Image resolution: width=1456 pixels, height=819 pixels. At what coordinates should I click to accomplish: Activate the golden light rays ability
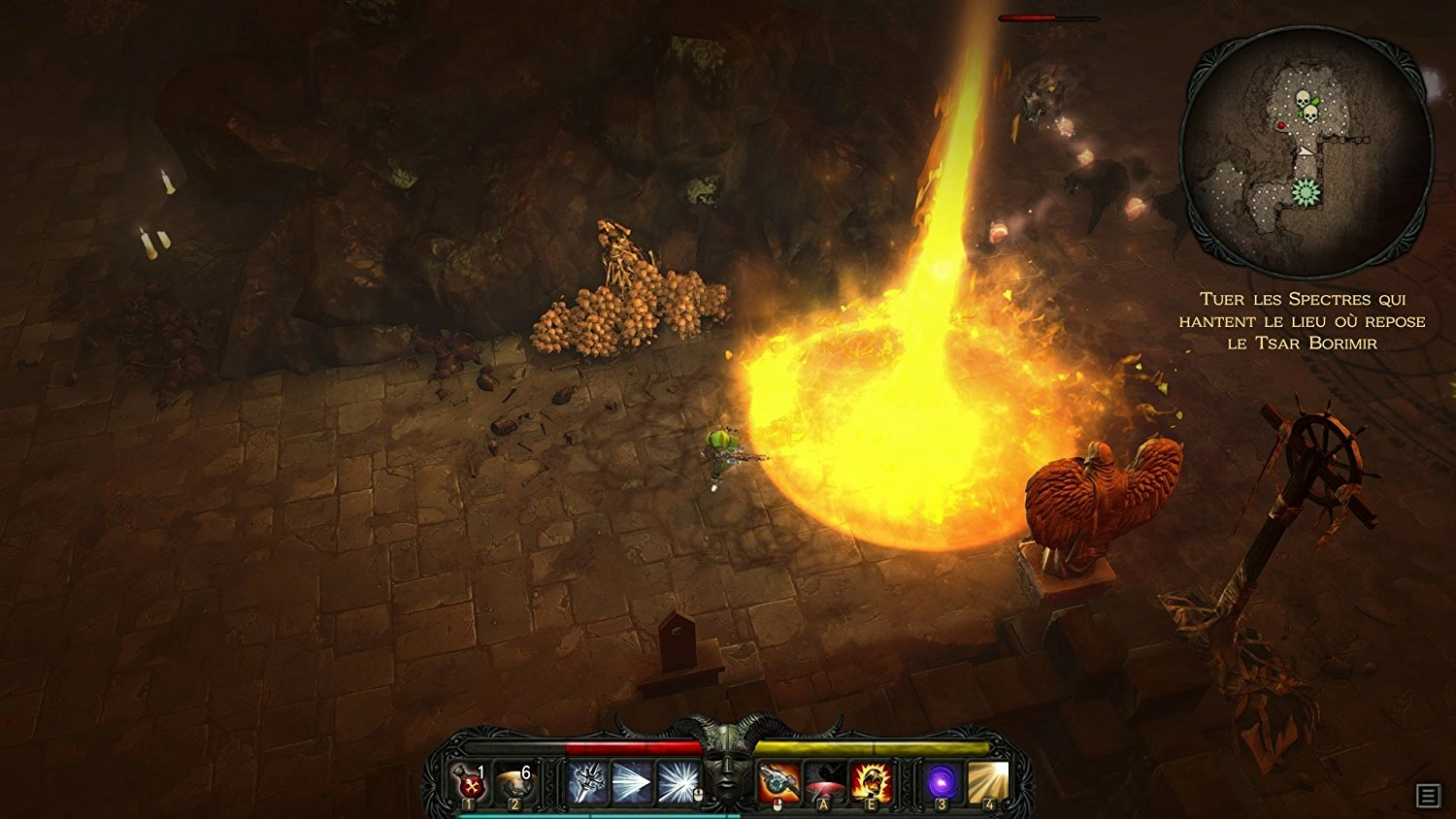[987, 782]
